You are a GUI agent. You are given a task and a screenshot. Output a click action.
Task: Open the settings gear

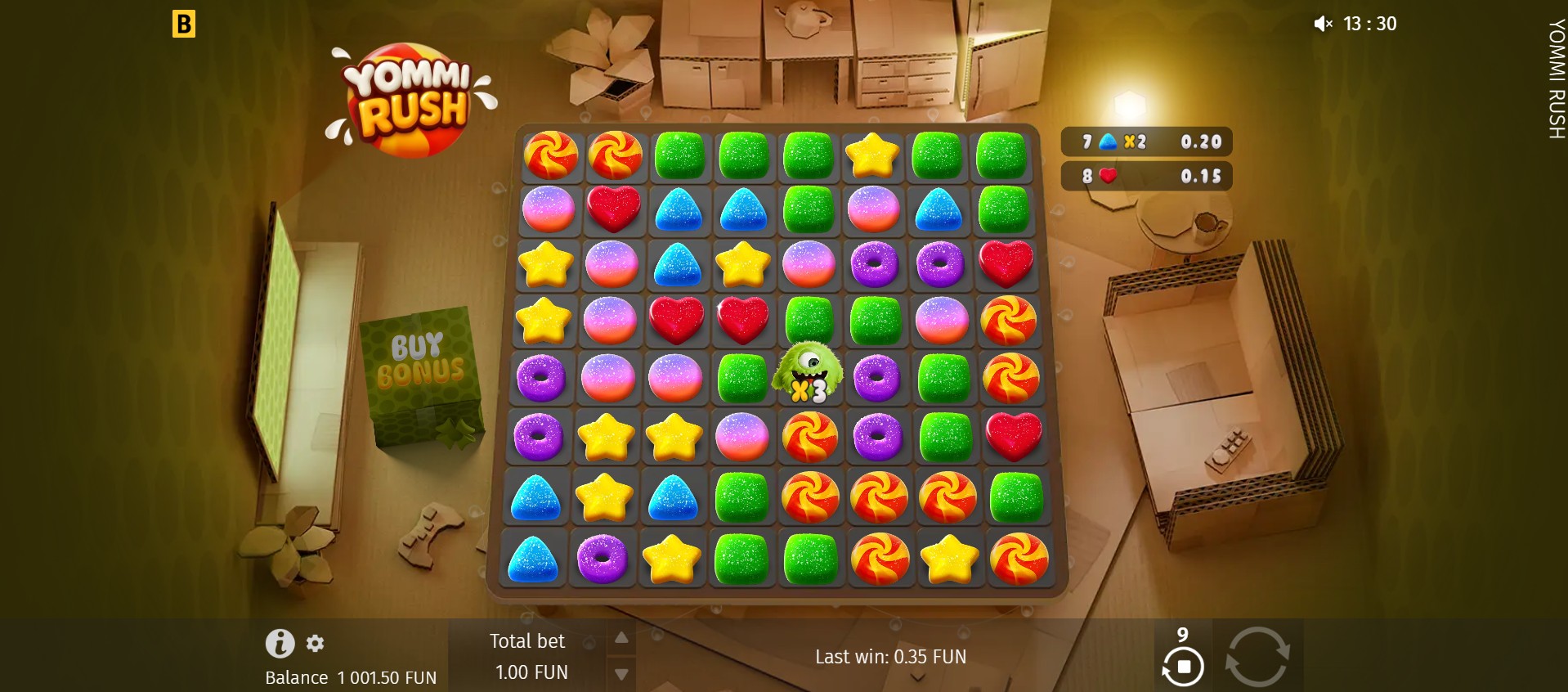click(315, 644)
